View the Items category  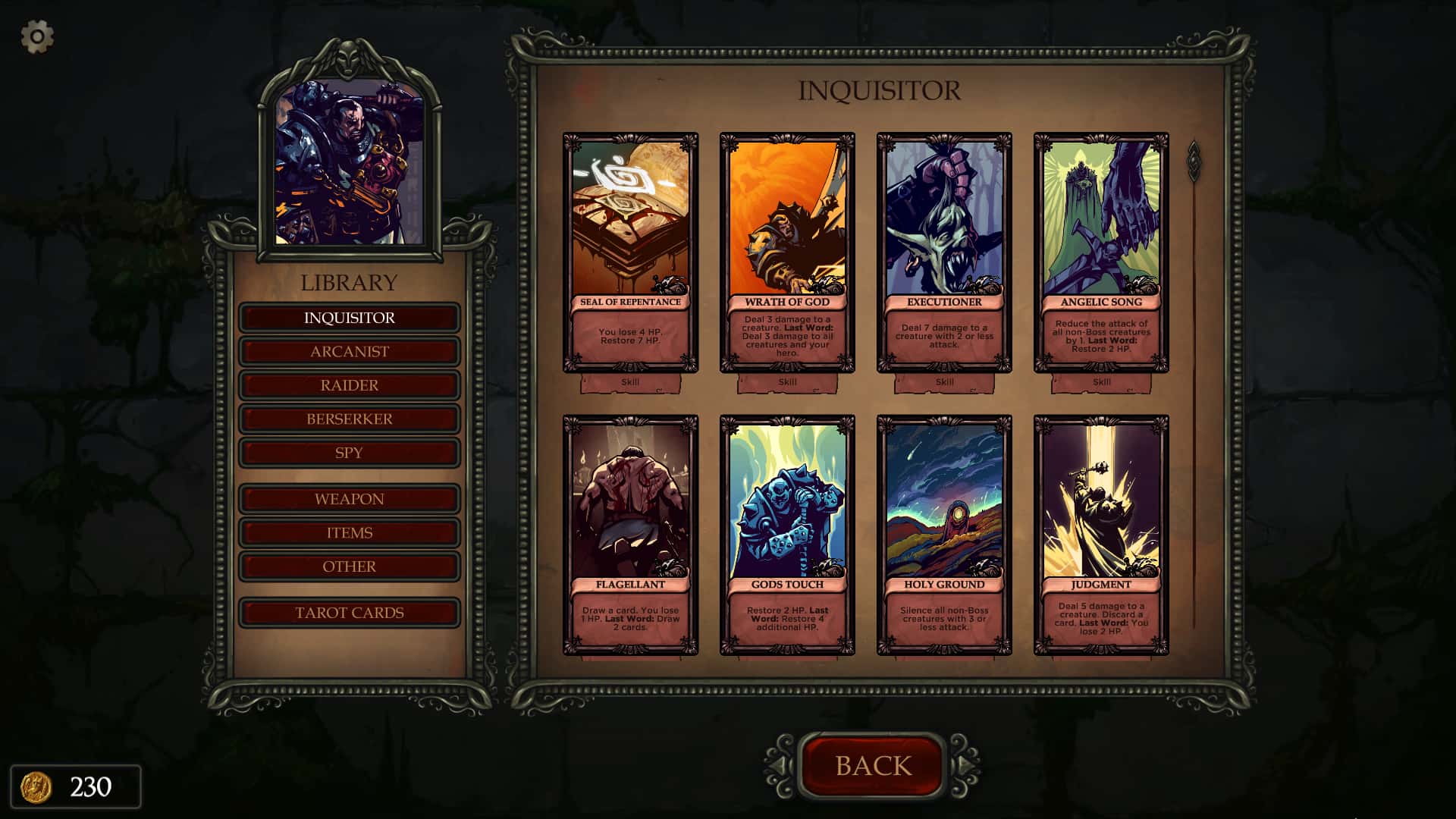tap(349, 532)
